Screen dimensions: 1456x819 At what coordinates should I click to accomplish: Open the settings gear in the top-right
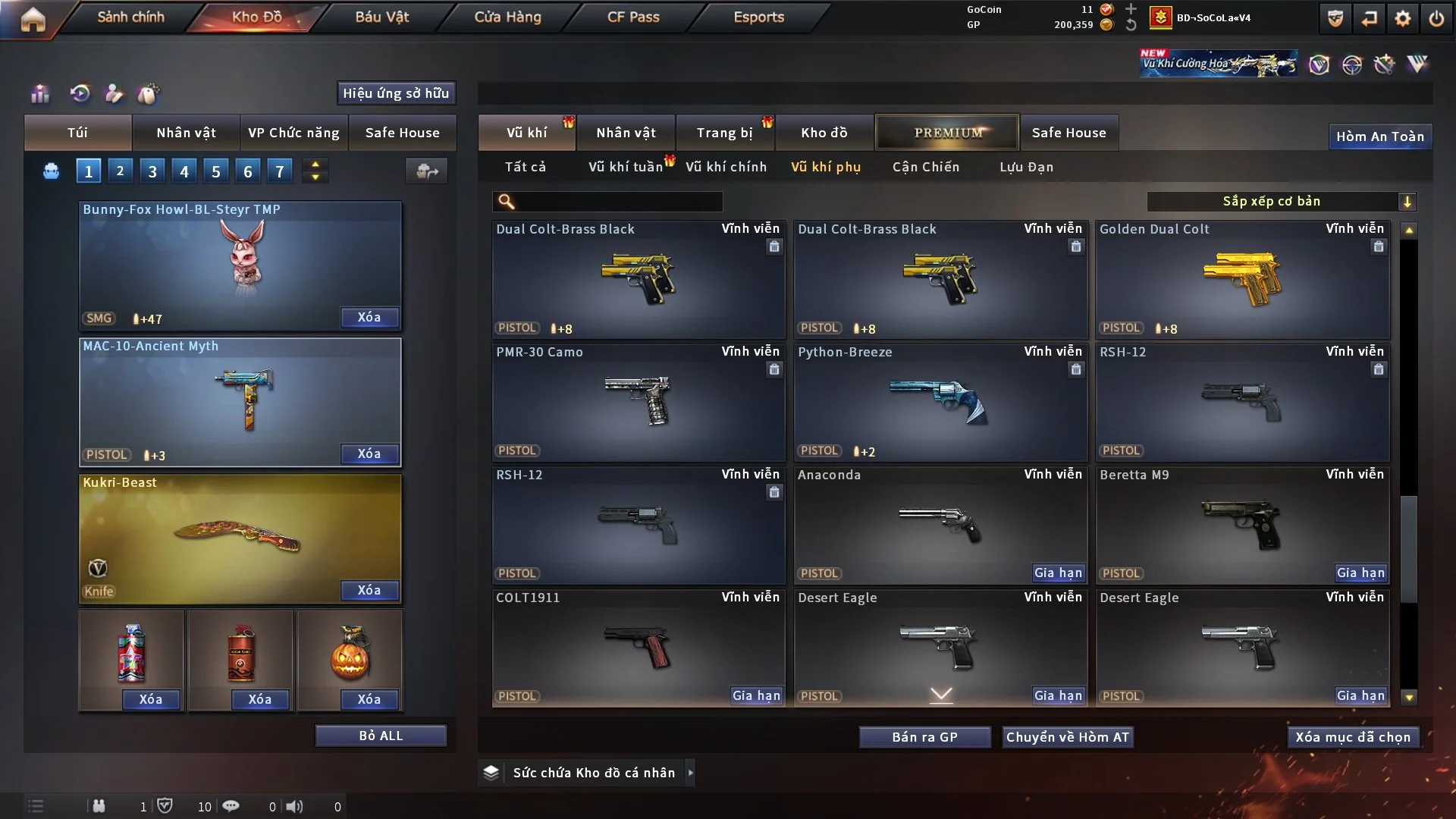[1402, 17]
